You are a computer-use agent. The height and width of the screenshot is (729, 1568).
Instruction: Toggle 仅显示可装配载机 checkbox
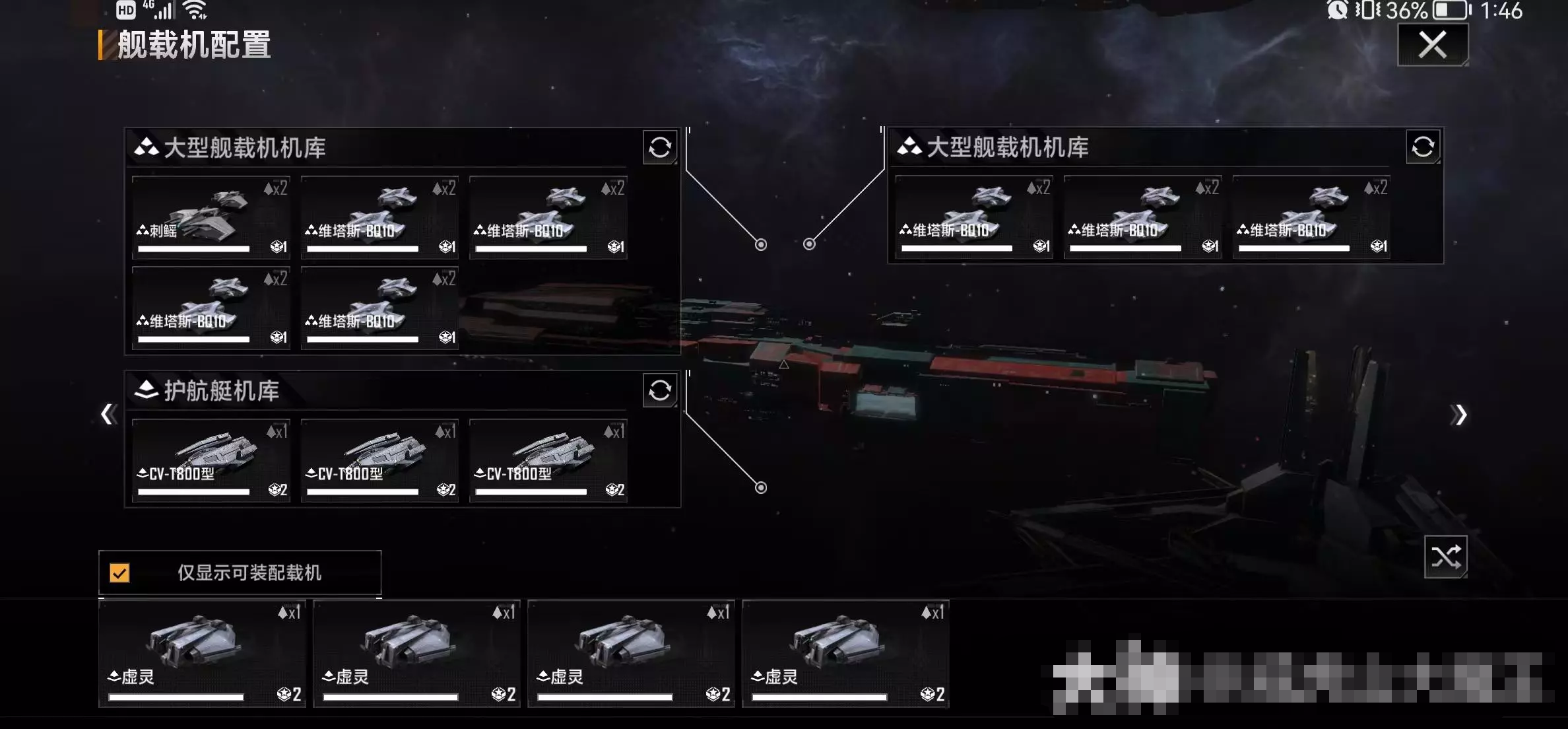pos(120,573)
